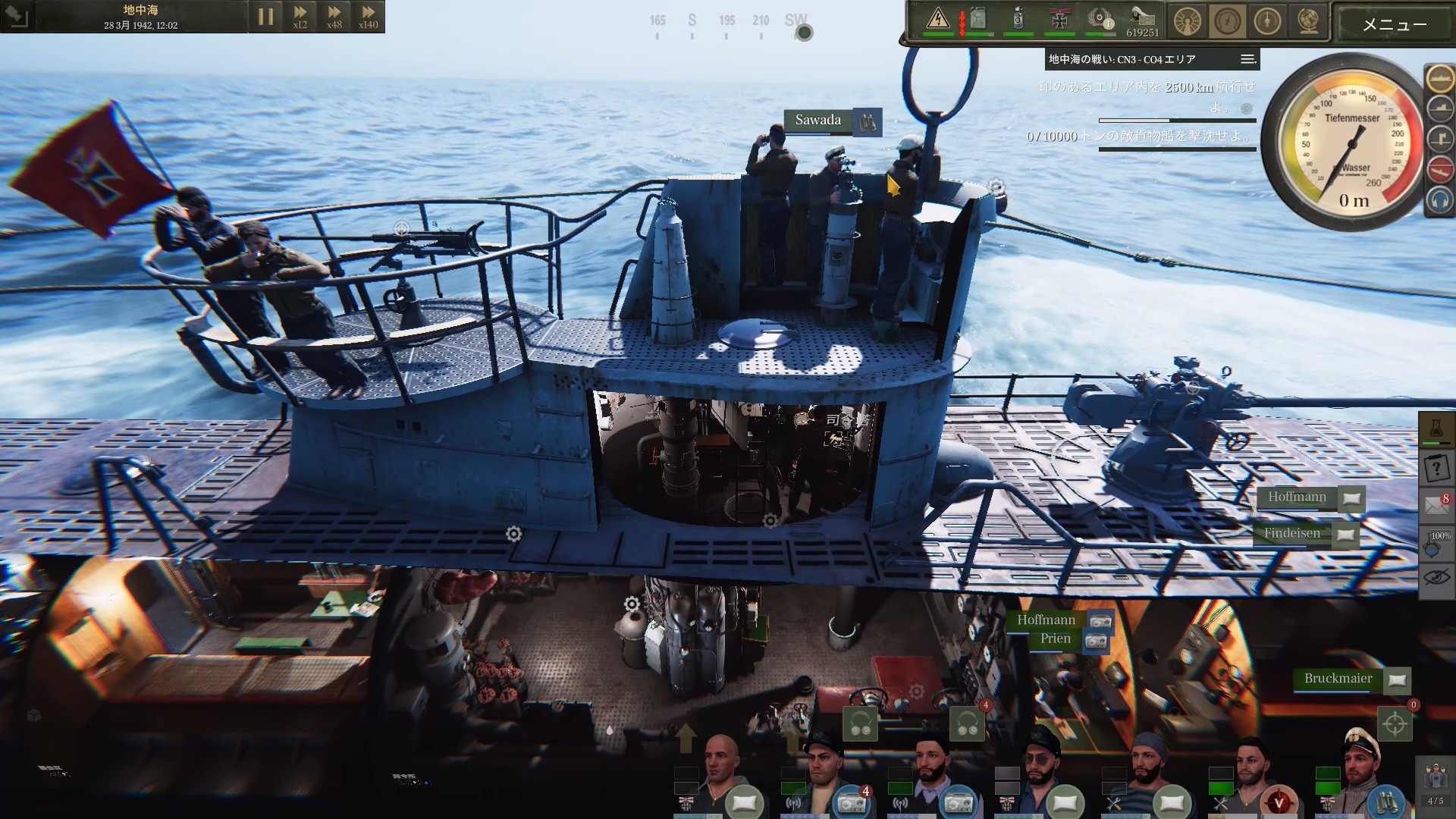Toggle interior visibility with the eye icon
The image size is (1456, 819).
[1438, 576]
